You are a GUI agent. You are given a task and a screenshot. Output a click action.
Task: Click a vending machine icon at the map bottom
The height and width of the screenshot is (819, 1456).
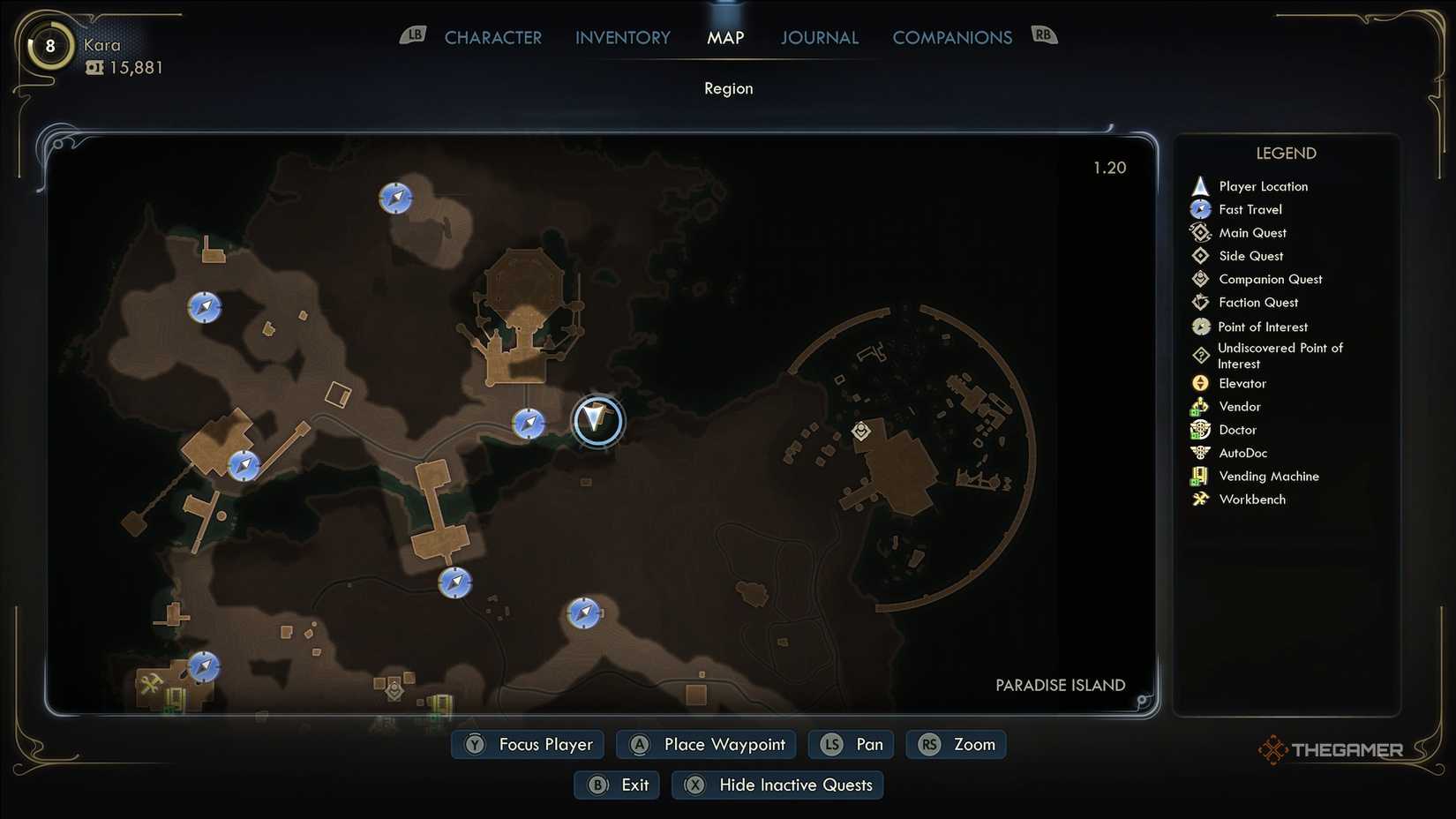439,703
